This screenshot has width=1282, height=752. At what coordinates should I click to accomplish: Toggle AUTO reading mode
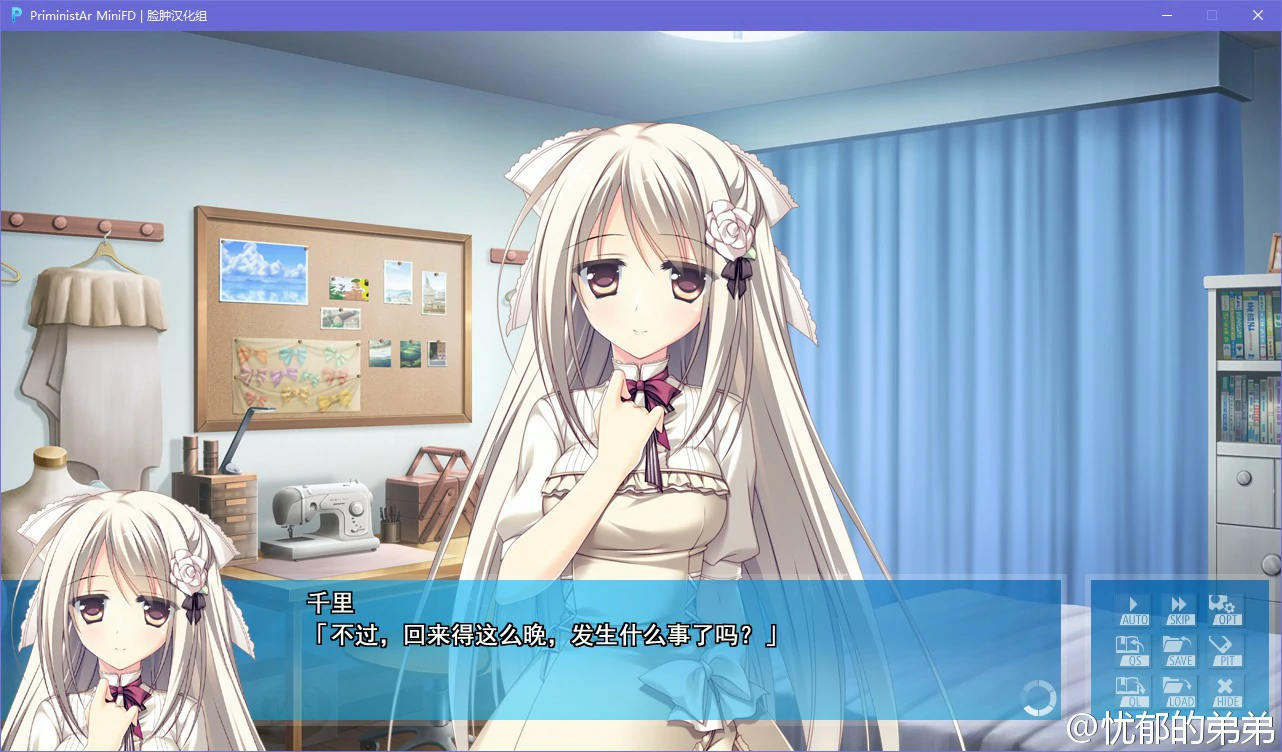(1133, 609)
